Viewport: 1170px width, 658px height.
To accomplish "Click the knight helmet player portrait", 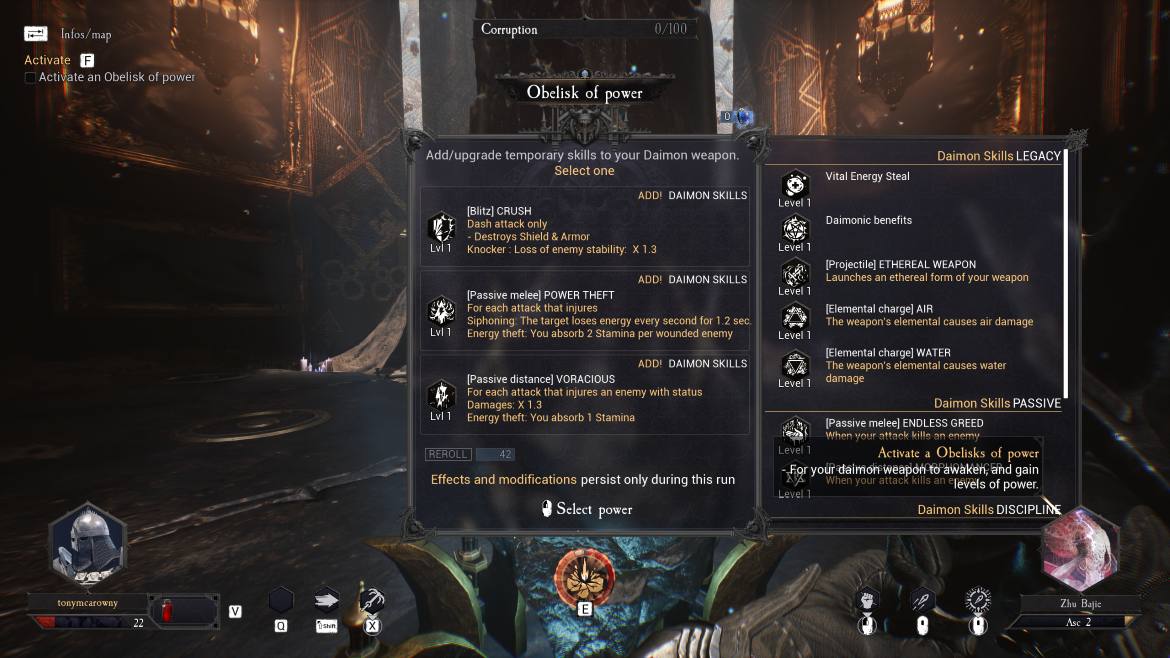I will (87, 545).
